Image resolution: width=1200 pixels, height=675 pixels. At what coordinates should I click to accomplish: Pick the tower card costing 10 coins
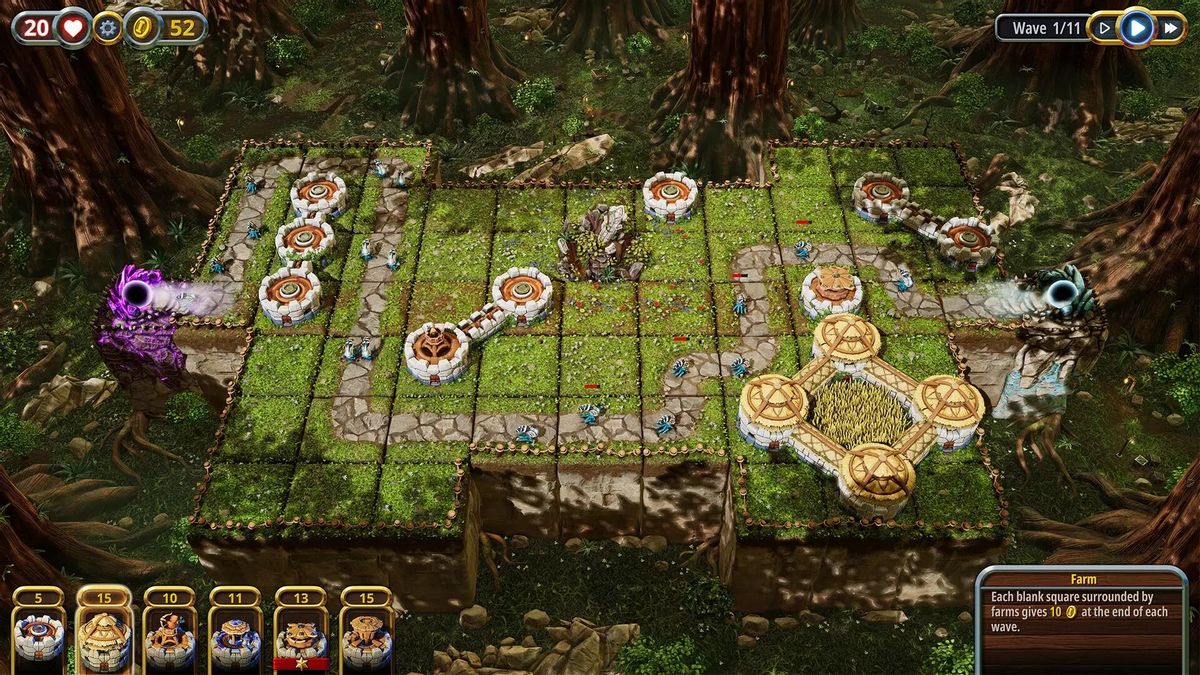pos(169,634)
